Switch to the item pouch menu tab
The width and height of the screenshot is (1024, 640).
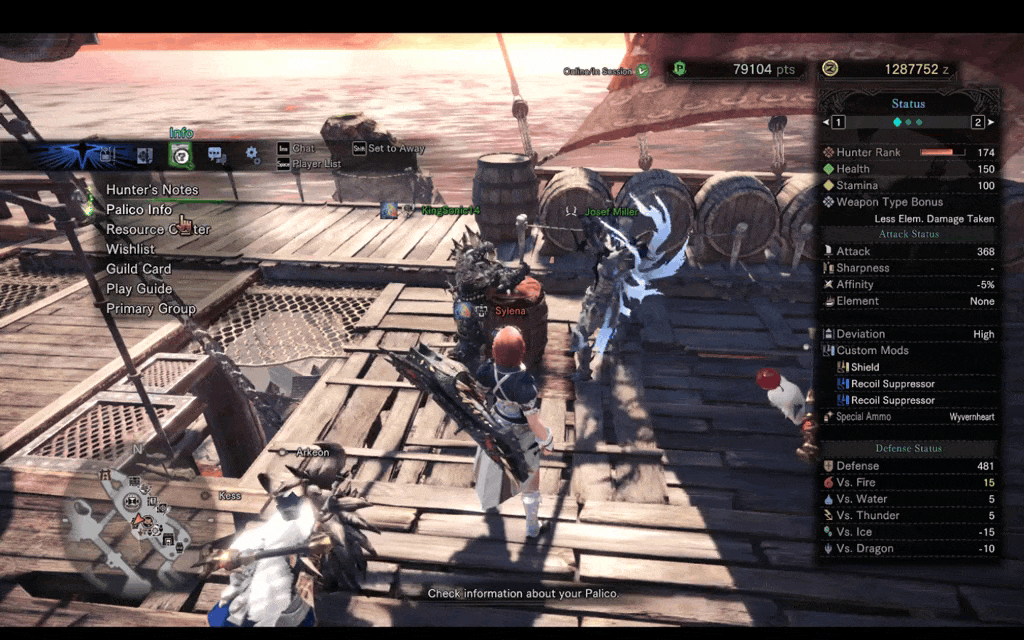pyautogui.click(x=107, y=155)
